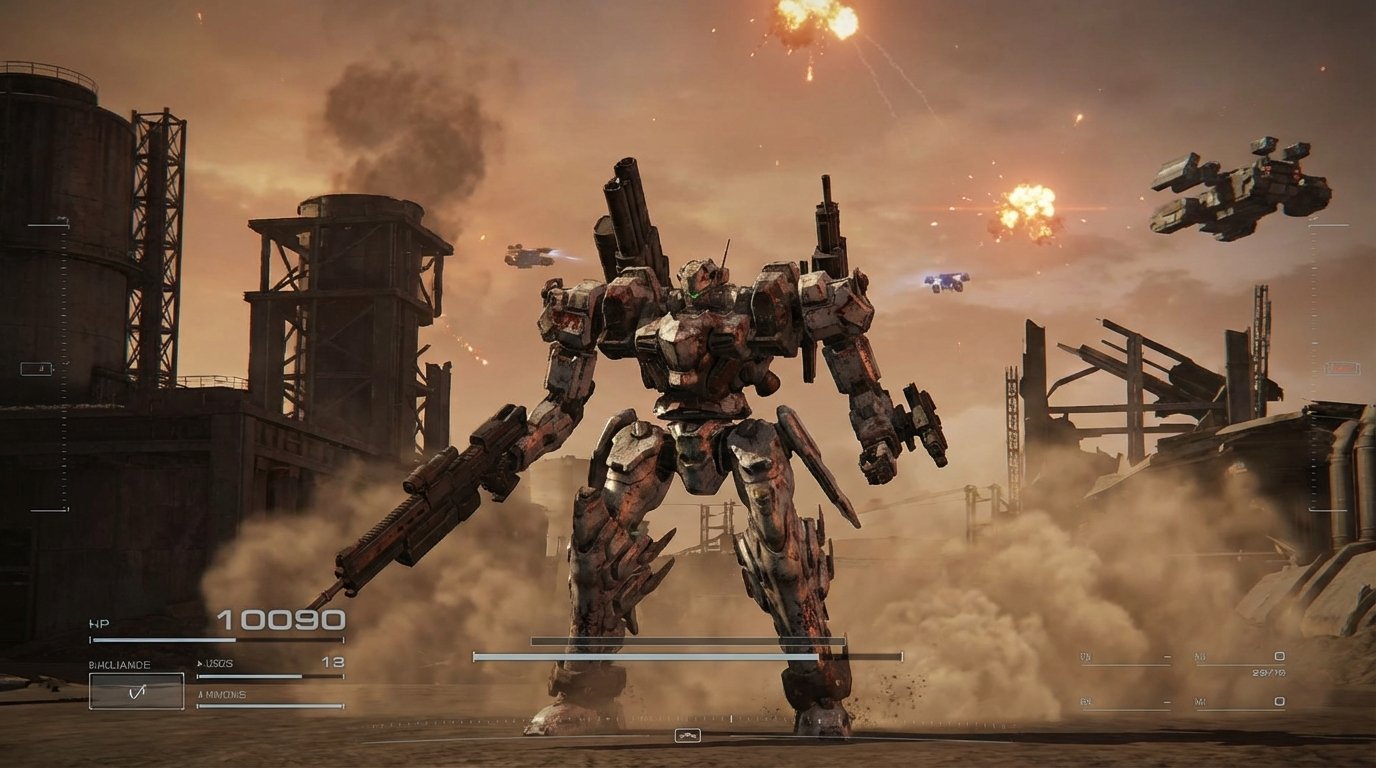Switch to the USGS readout showing 13
Viewport: 1376px width, 768px height.
(x=330, y=661)
